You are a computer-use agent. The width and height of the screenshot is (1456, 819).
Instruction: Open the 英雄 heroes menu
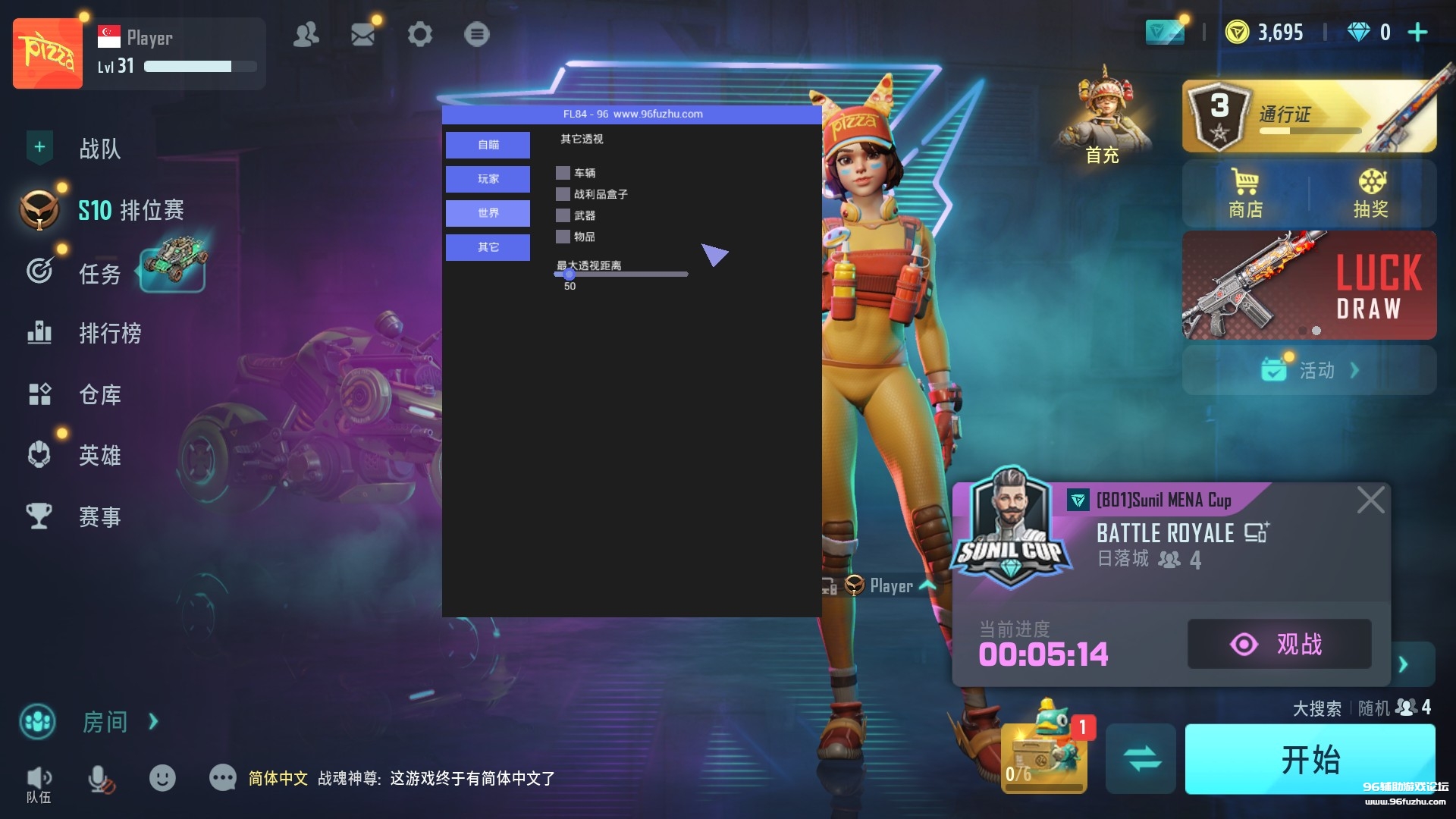pyautogui.click(x=99, y=455)
